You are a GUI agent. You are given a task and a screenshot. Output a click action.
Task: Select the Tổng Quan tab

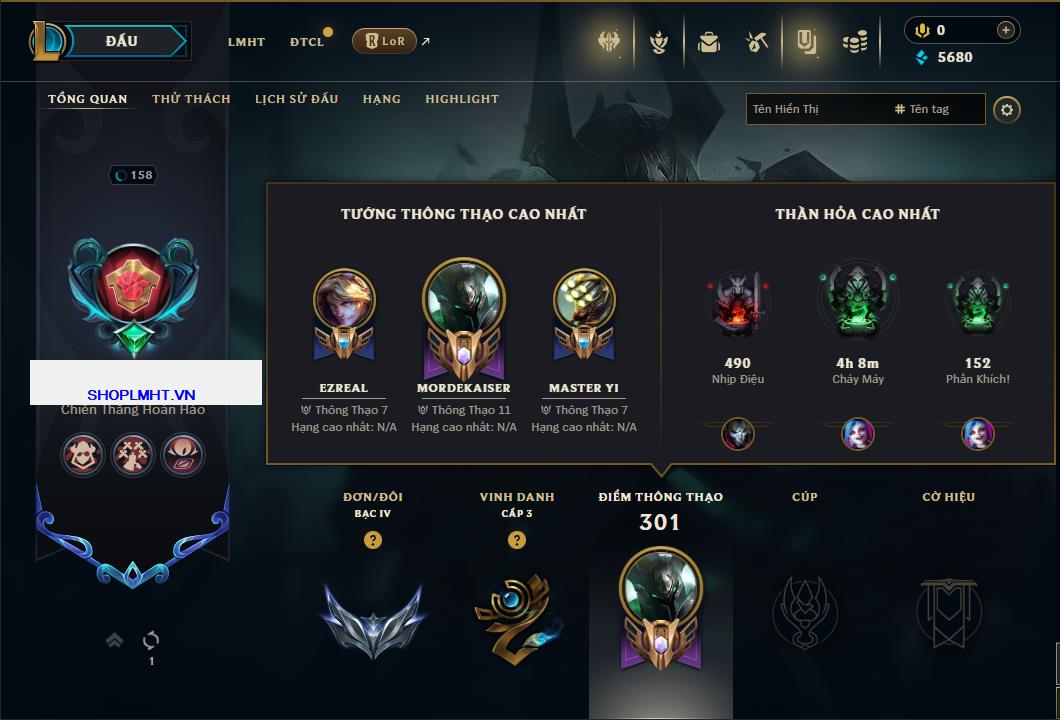[88, 99]
